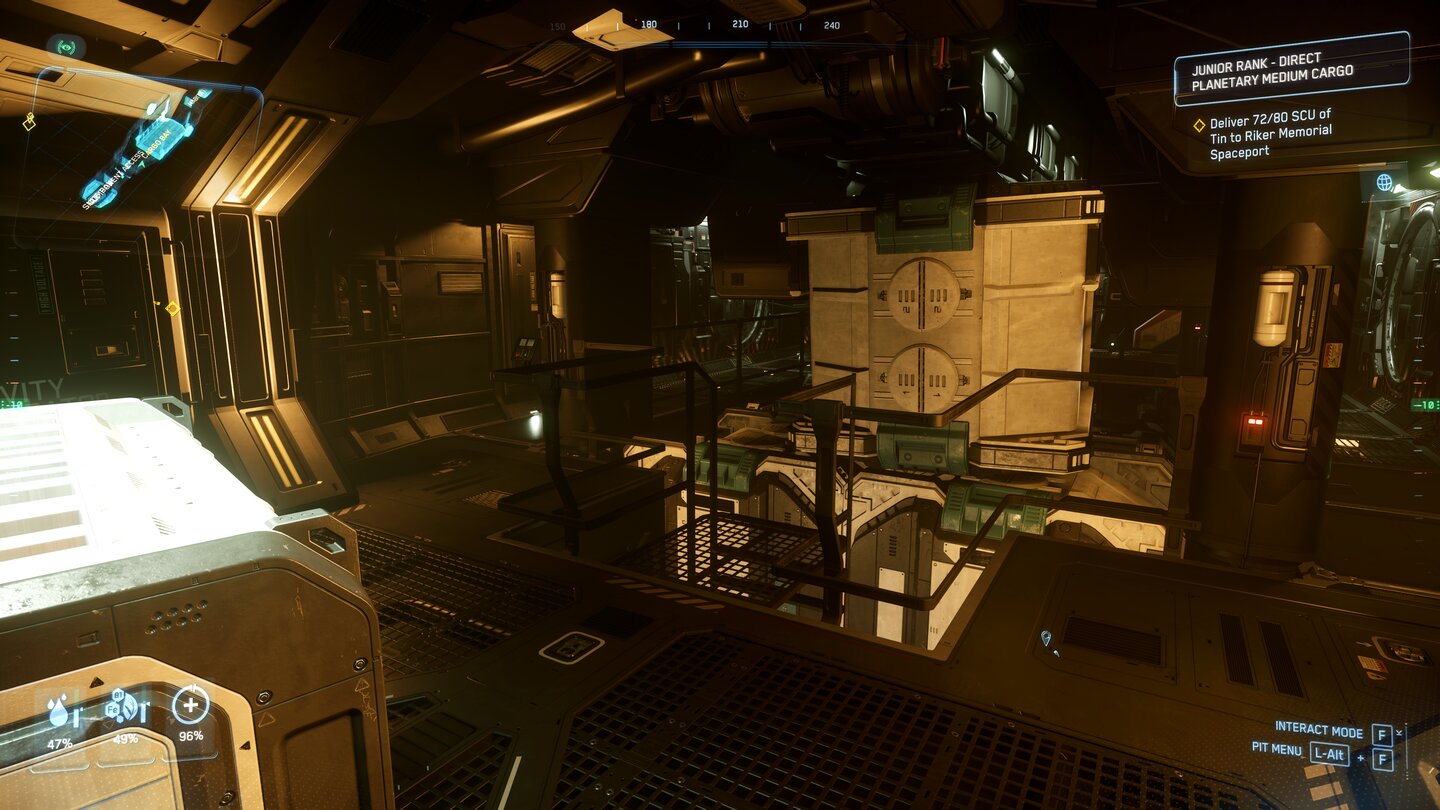The image size is (1440, 810).
Task: Select the 180 heading marker on the compass
Action: (651, 22)
